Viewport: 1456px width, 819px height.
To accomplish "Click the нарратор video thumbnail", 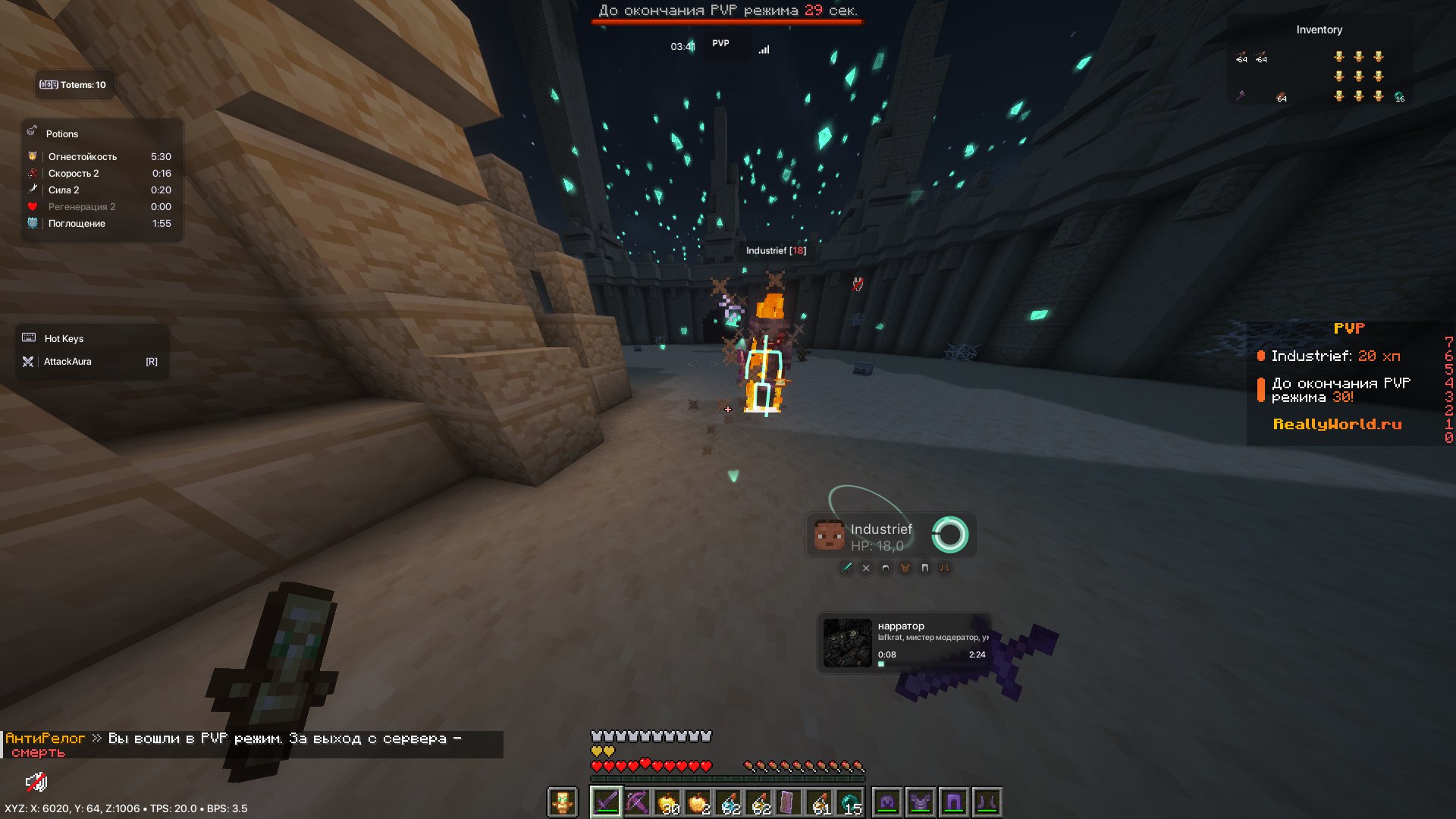I will (846, 643).
